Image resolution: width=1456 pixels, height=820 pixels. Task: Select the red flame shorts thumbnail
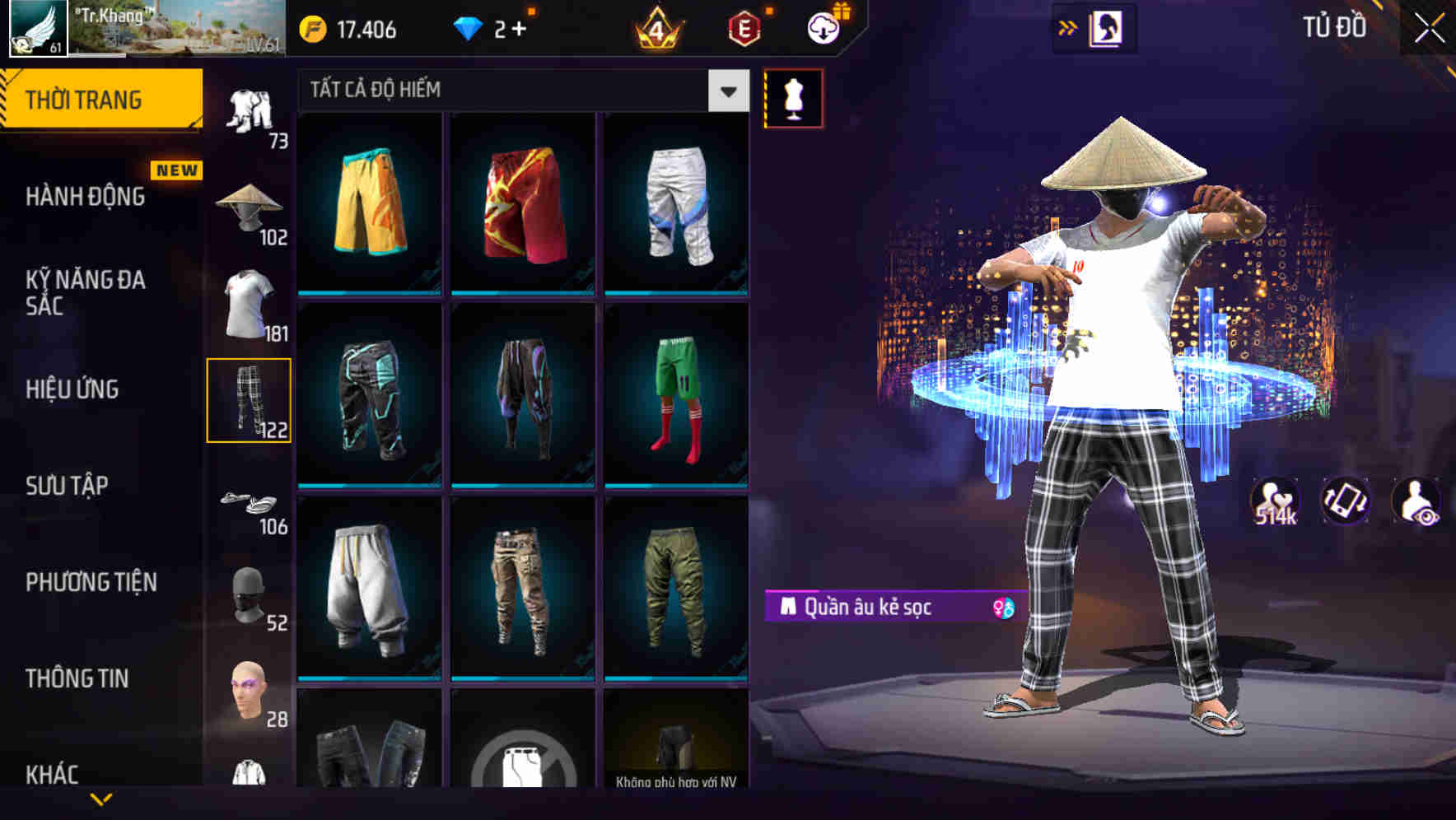[522, 210]
